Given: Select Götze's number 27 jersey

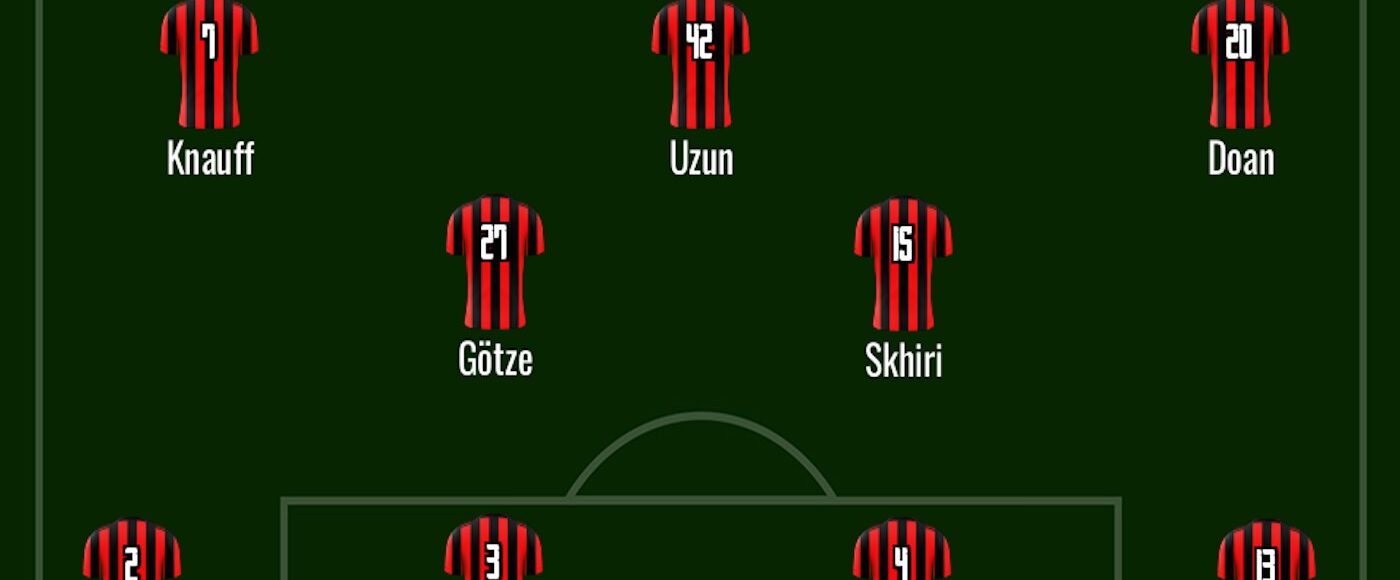Looking at the screenshot, I should coord(495,264).
